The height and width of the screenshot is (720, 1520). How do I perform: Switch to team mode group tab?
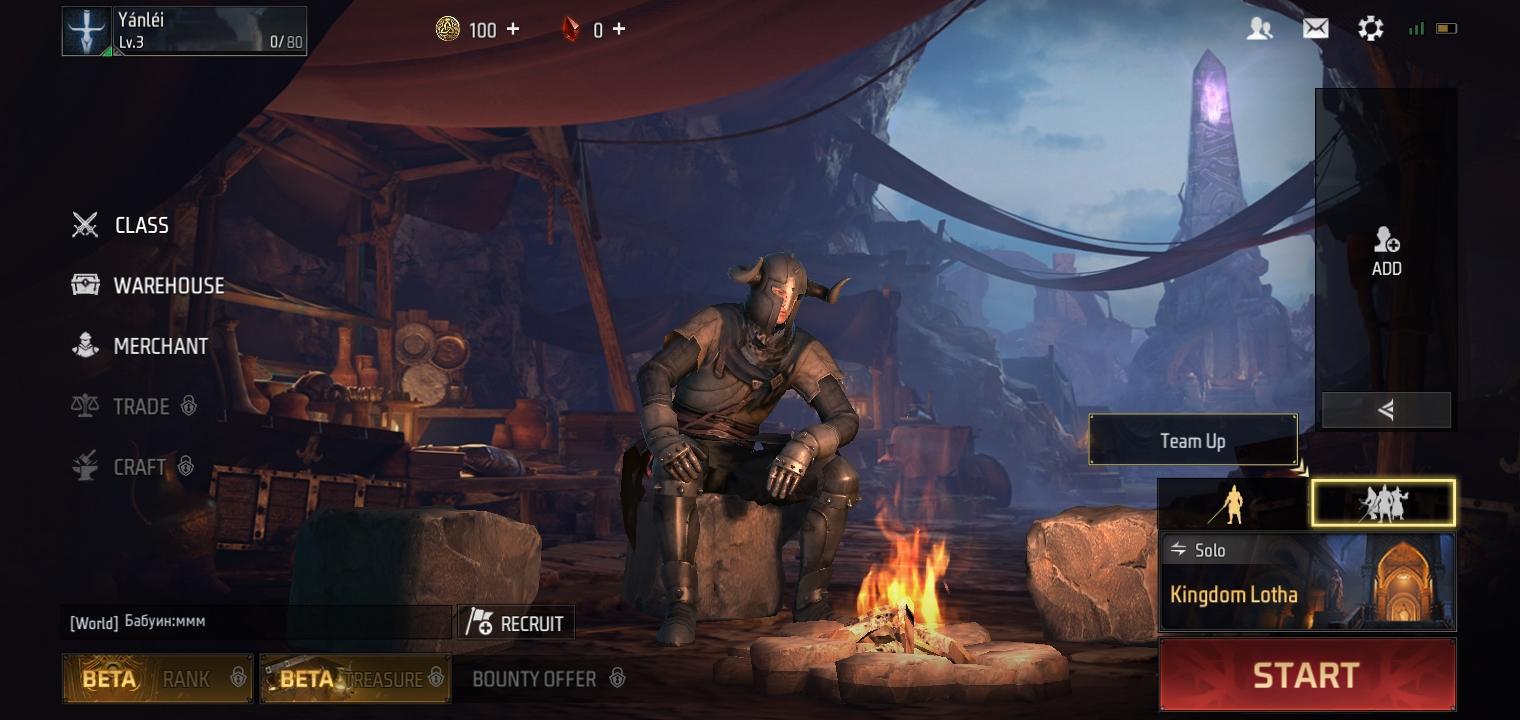[x=1383, y=503]
